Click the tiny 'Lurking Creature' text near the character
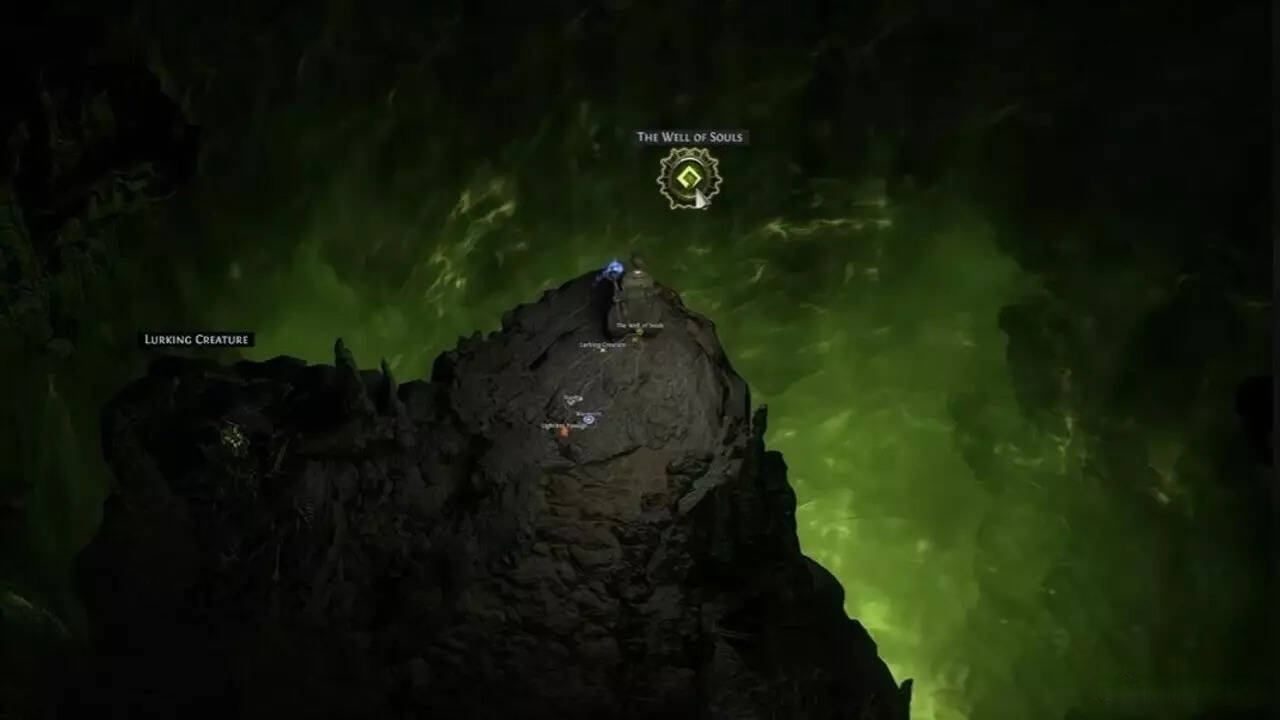 coord(602,345)
